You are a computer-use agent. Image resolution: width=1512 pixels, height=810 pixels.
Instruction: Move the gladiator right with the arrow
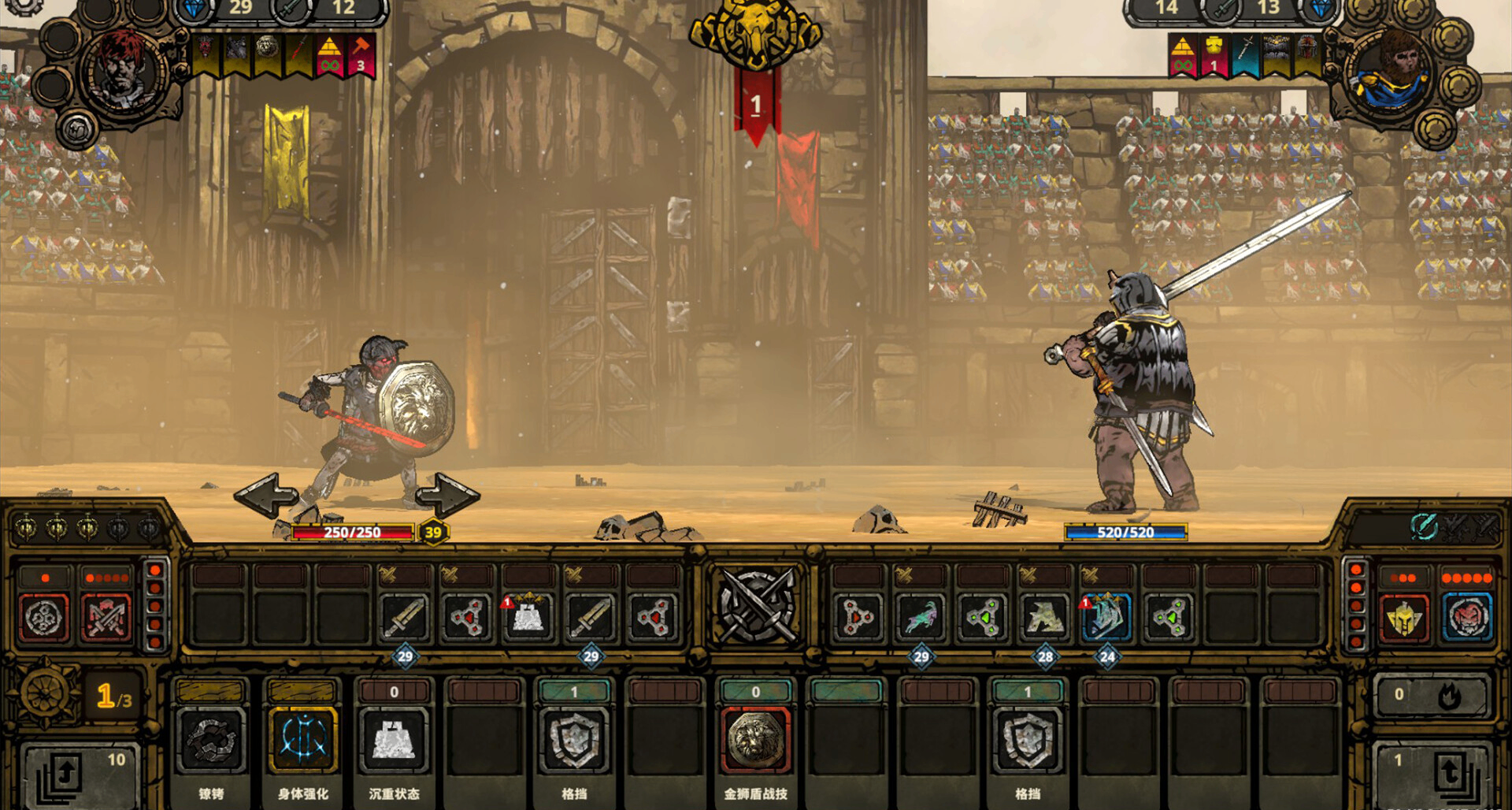(447, 495)
